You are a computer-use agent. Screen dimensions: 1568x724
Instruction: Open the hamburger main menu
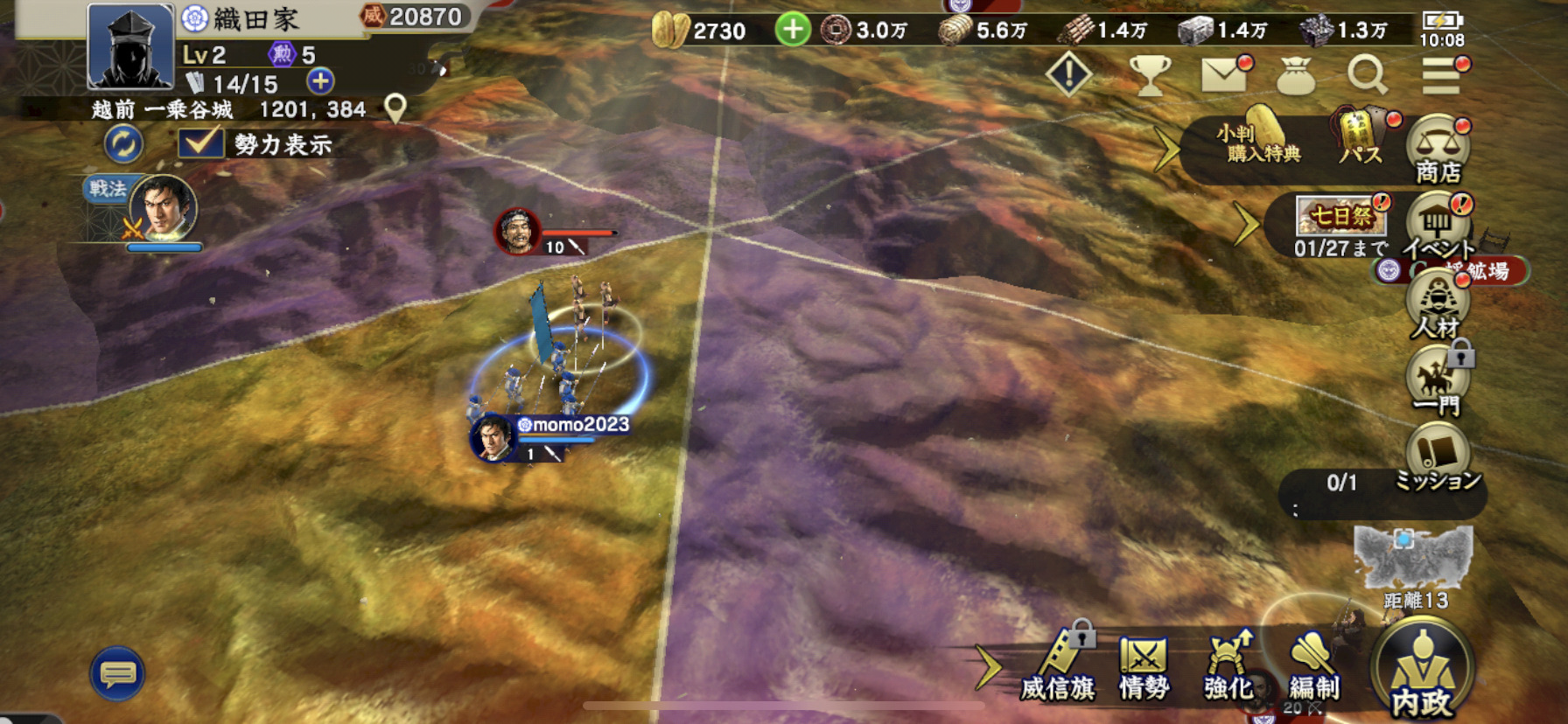(x=1440, y=75)
